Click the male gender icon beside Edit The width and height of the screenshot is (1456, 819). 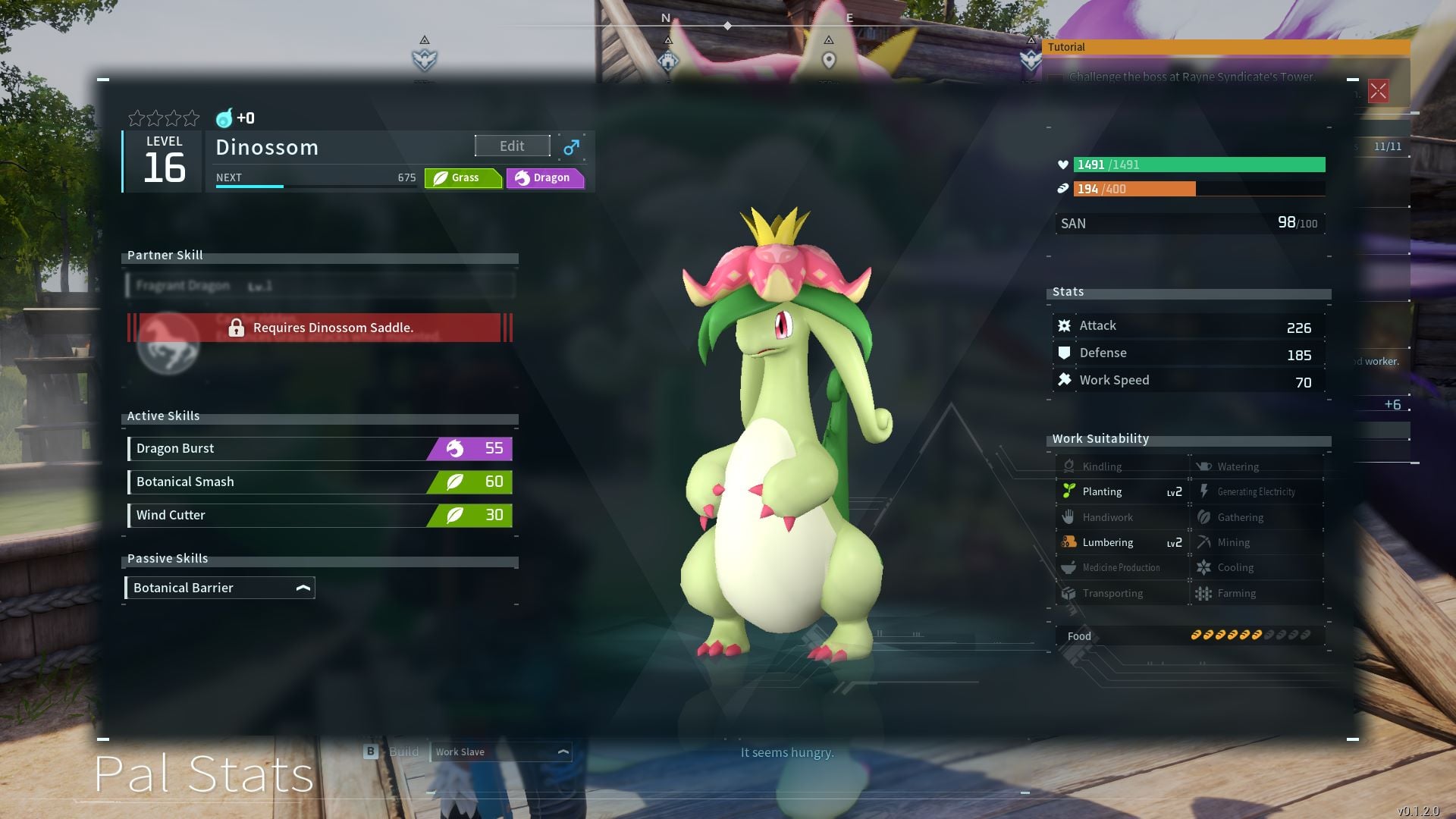[x=571, y=146]
